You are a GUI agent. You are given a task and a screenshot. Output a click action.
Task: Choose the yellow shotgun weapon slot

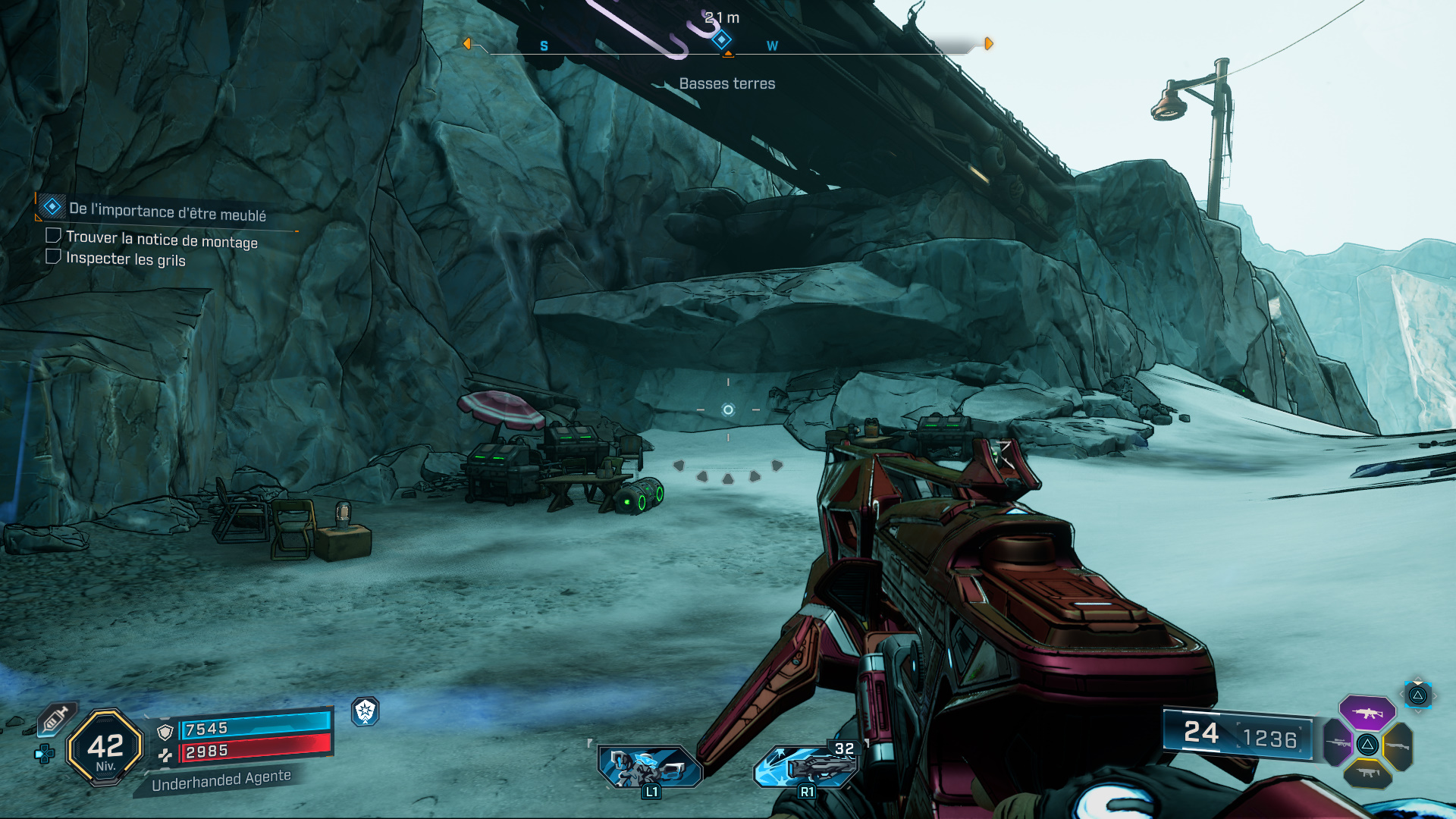coord(1398,747)
